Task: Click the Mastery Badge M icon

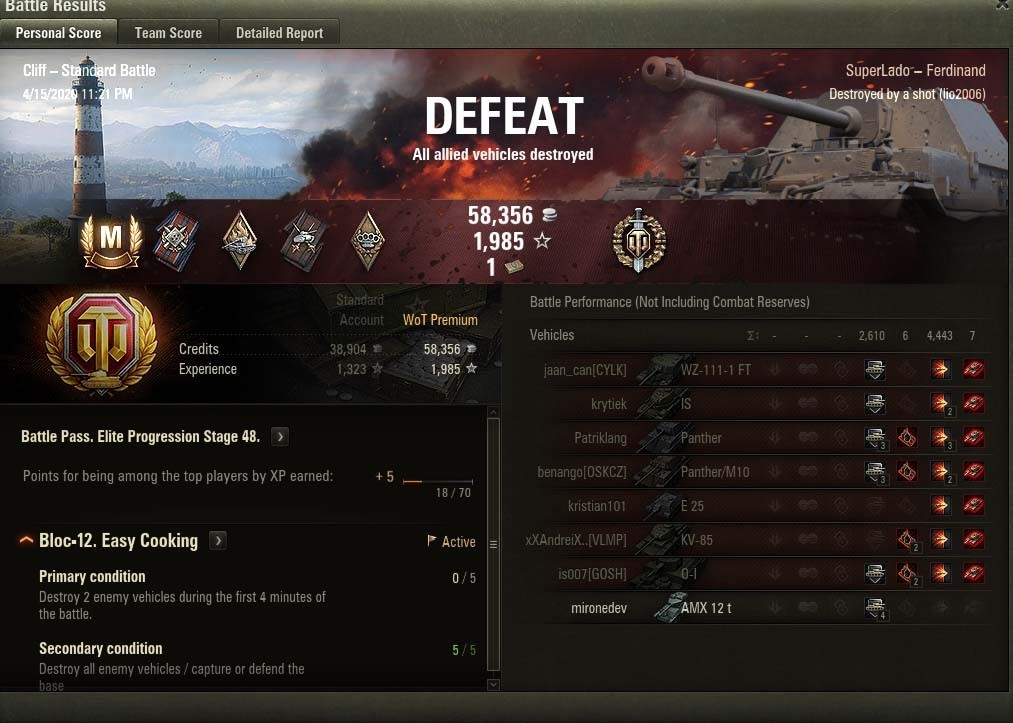Action: pos(111,239)
